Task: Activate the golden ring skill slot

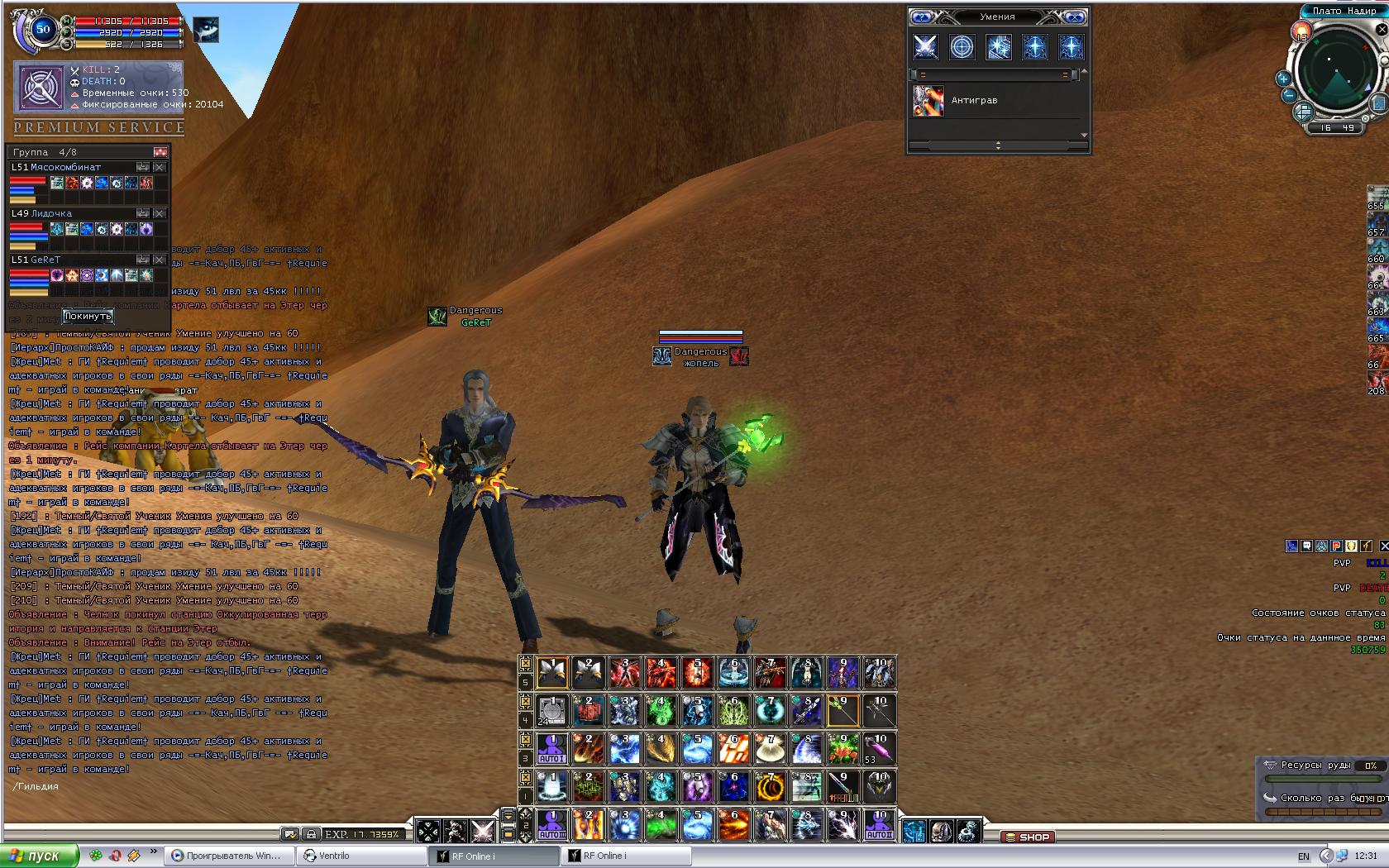Action: 771,787
